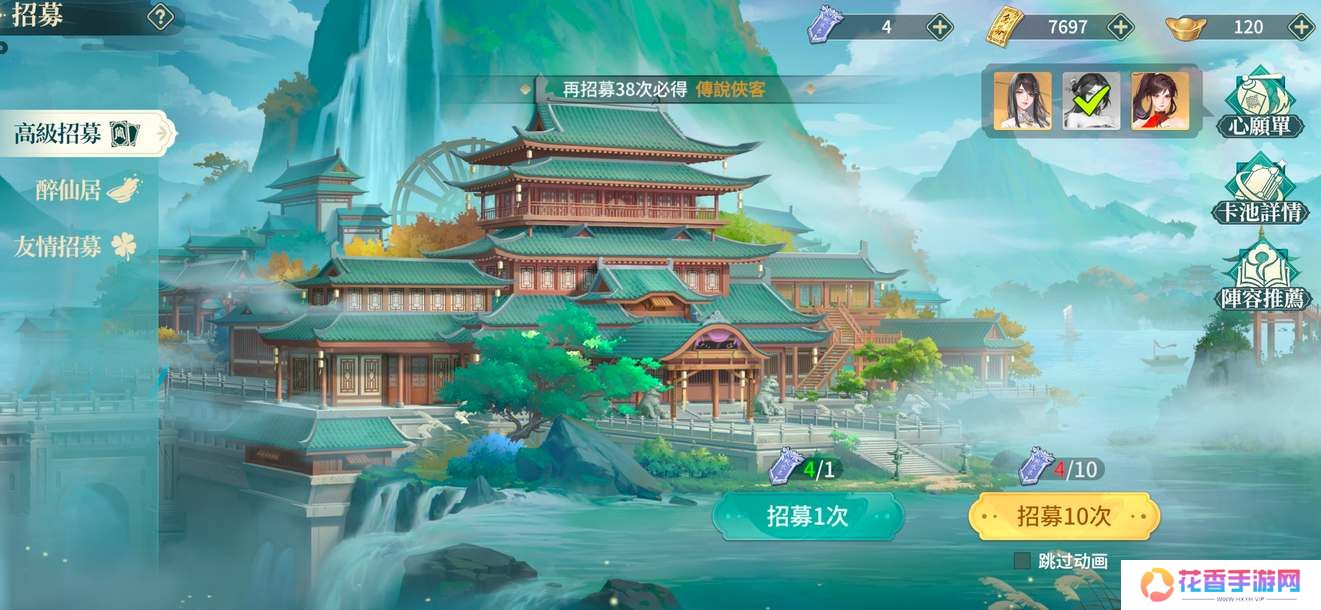This screenshot has height=610, width=1321.
Task: Recruit ten times with 招募10次 button
Action: click(x=1064, y=516)
